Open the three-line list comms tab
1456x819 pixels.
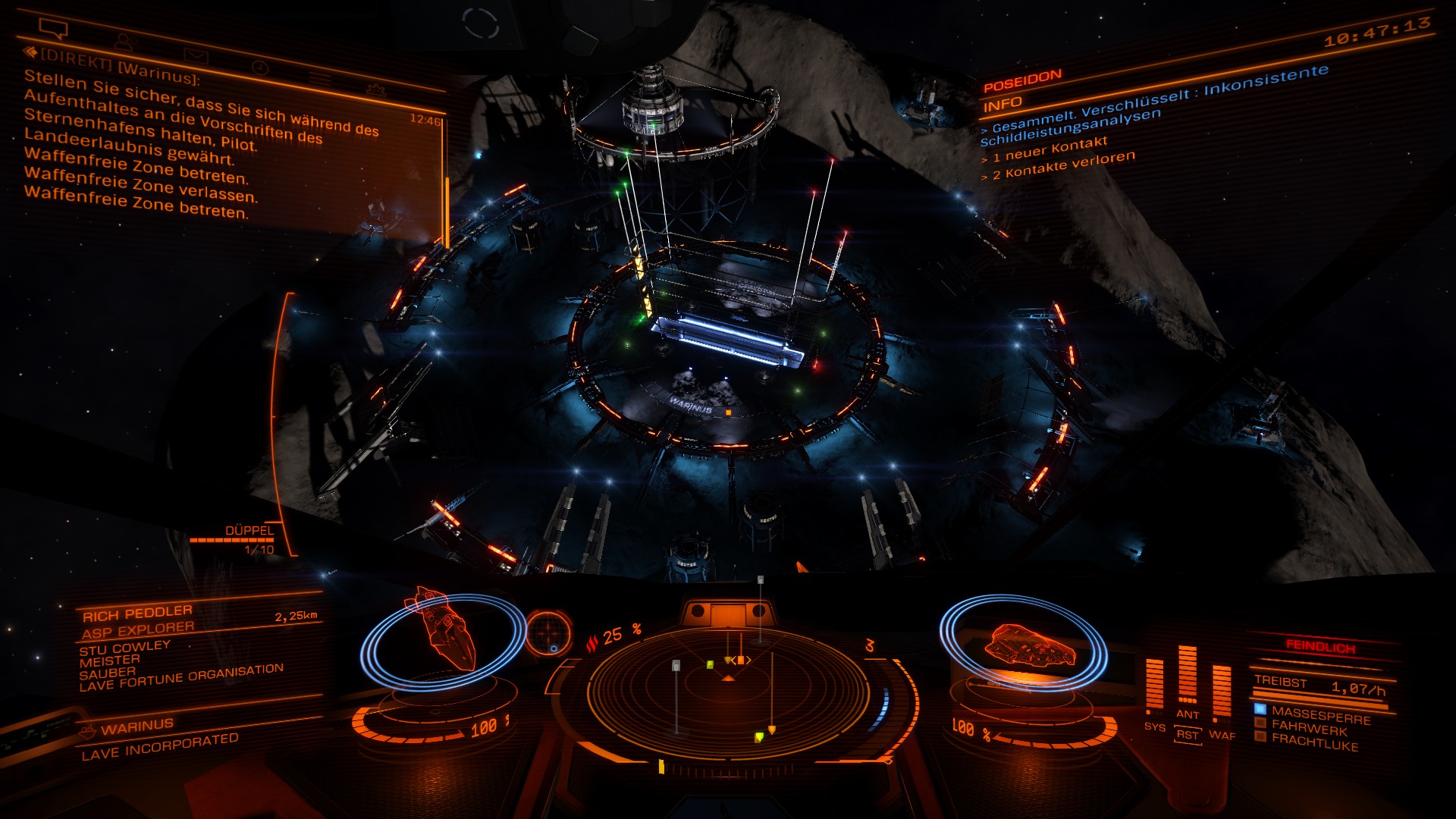(x=319, y=79)
